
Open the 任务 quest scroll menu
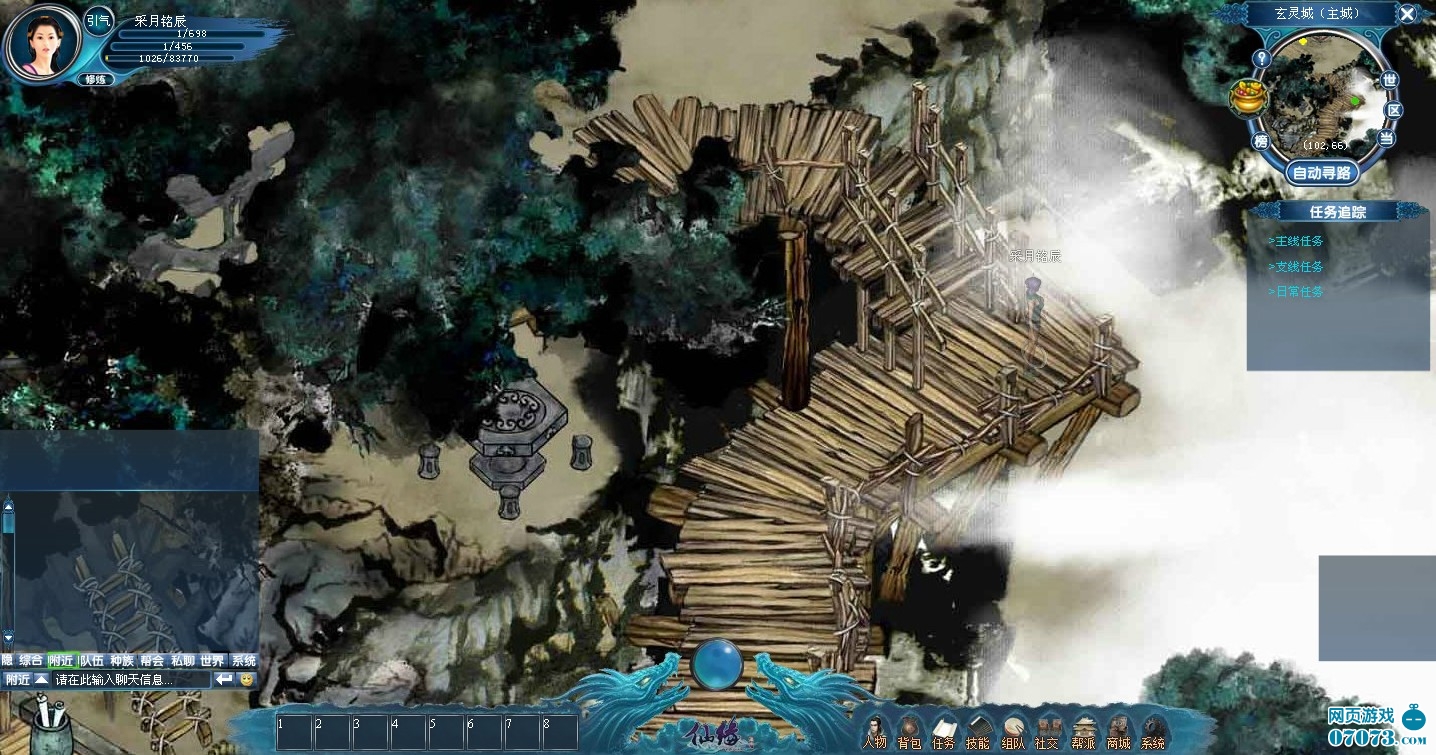tap(943, 731)
